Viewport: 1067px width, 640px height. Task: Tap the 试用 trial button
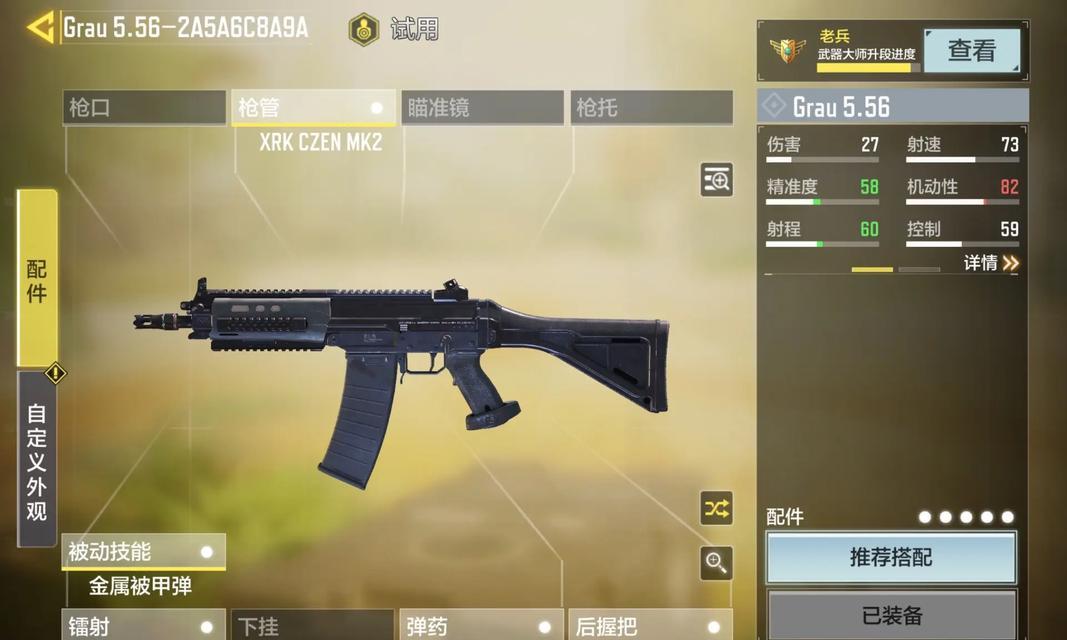pos(395,29)
